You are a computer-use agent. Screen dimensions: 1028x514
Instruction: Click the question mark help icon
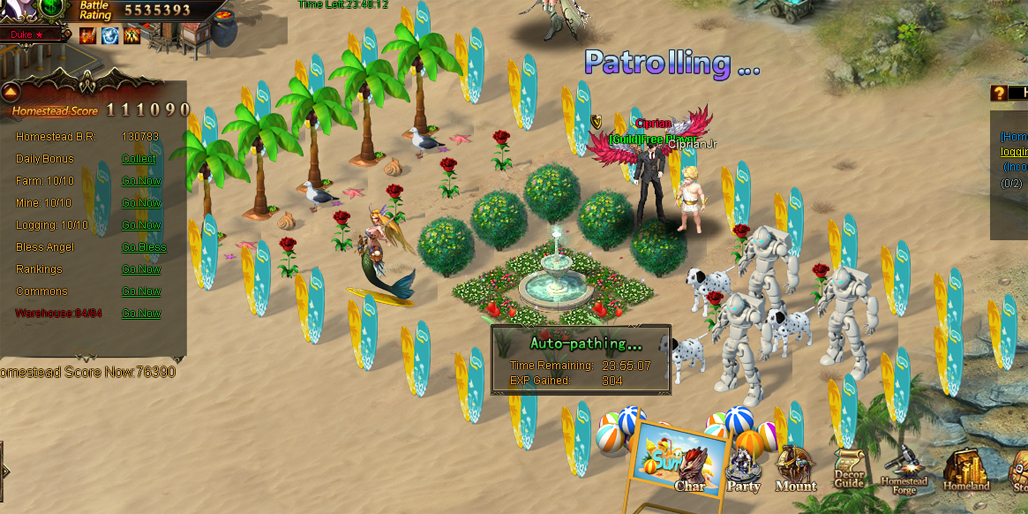tap(999, 93)
